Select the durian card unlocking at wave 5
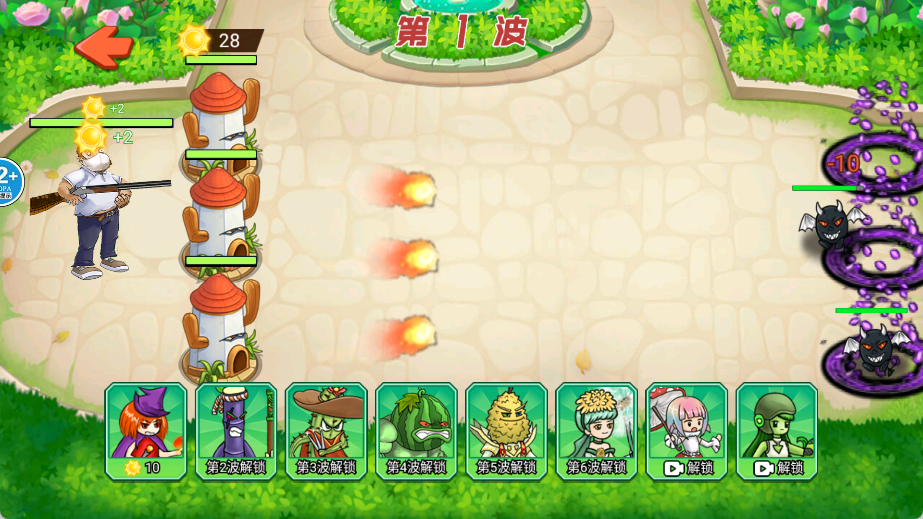The image size is (923, 519). click(x=506, y=430)
